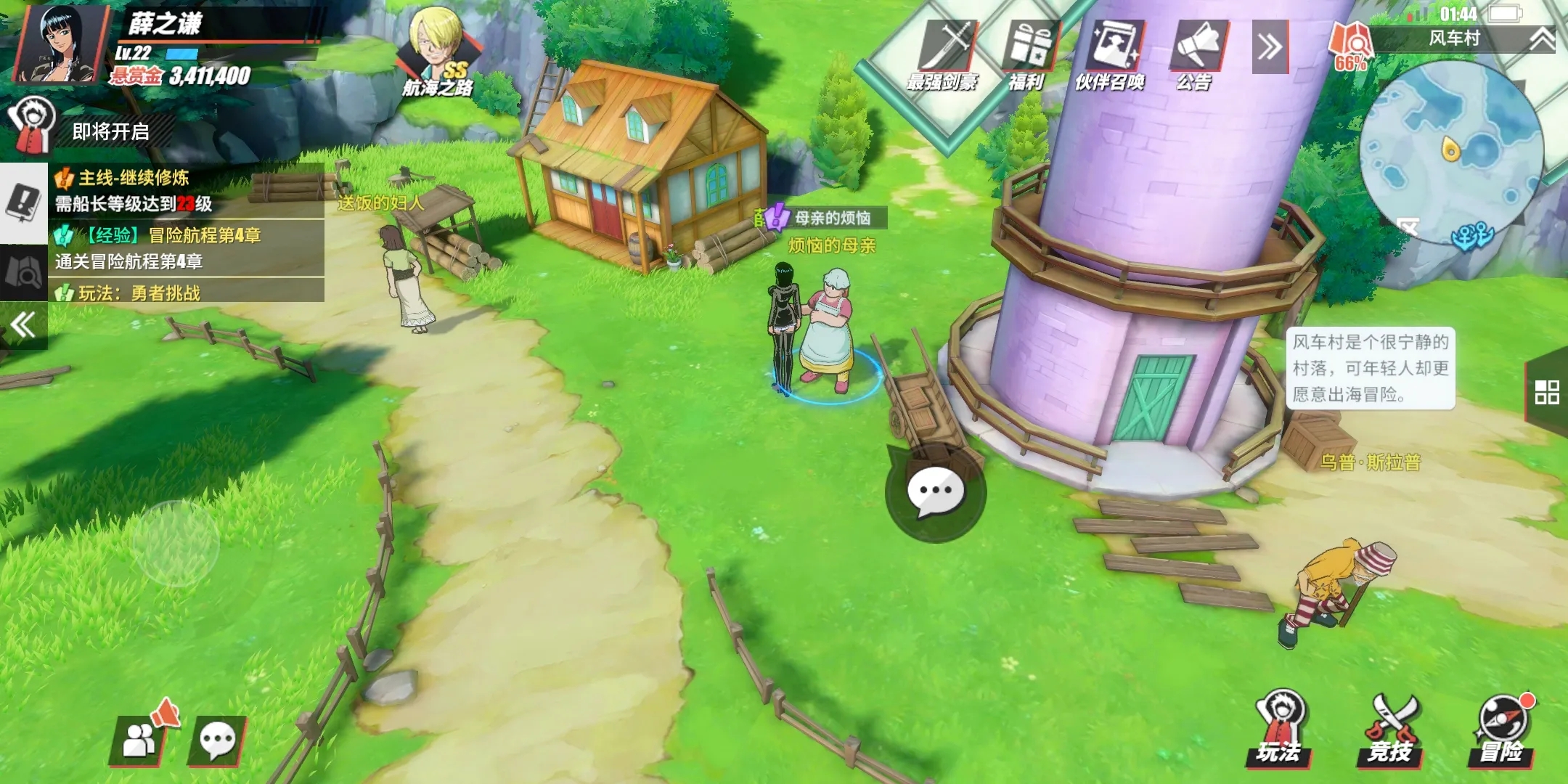Open the 福利 gift menu
The width and height of the screenshot is (1568, 784).
point(1028,54)
